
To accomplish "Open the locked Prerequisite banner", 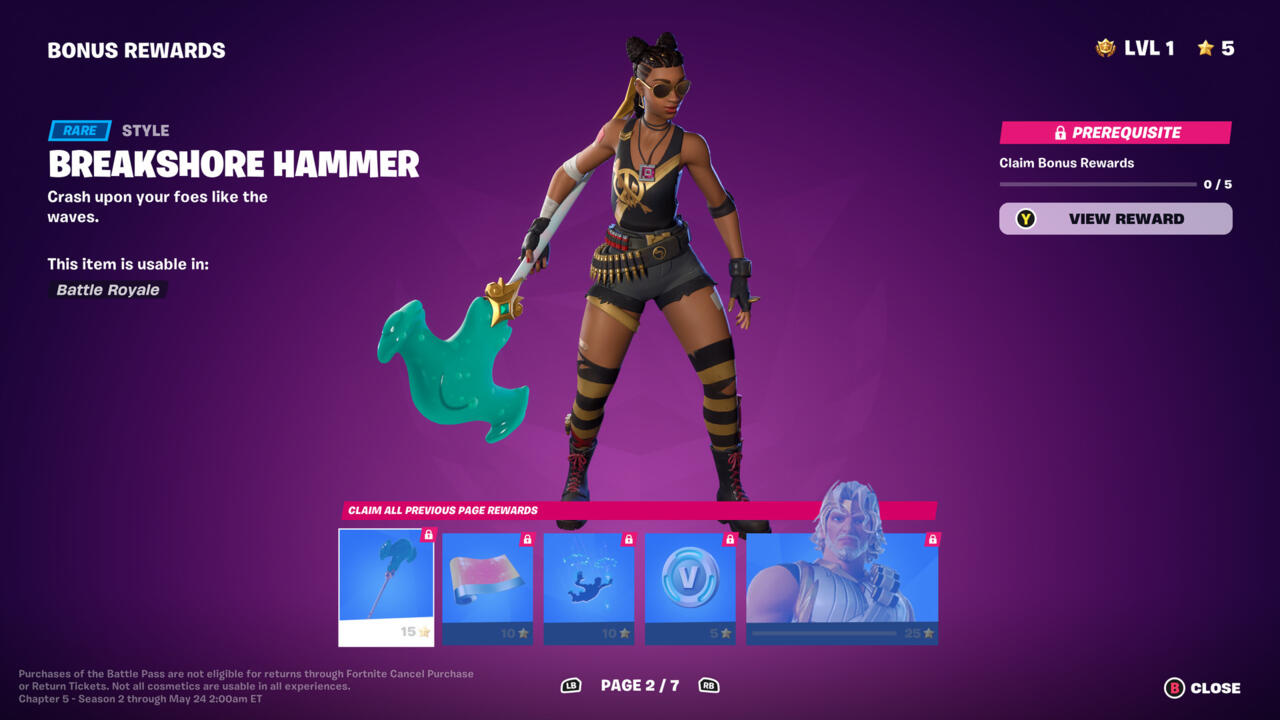I will coord(1115,133).
